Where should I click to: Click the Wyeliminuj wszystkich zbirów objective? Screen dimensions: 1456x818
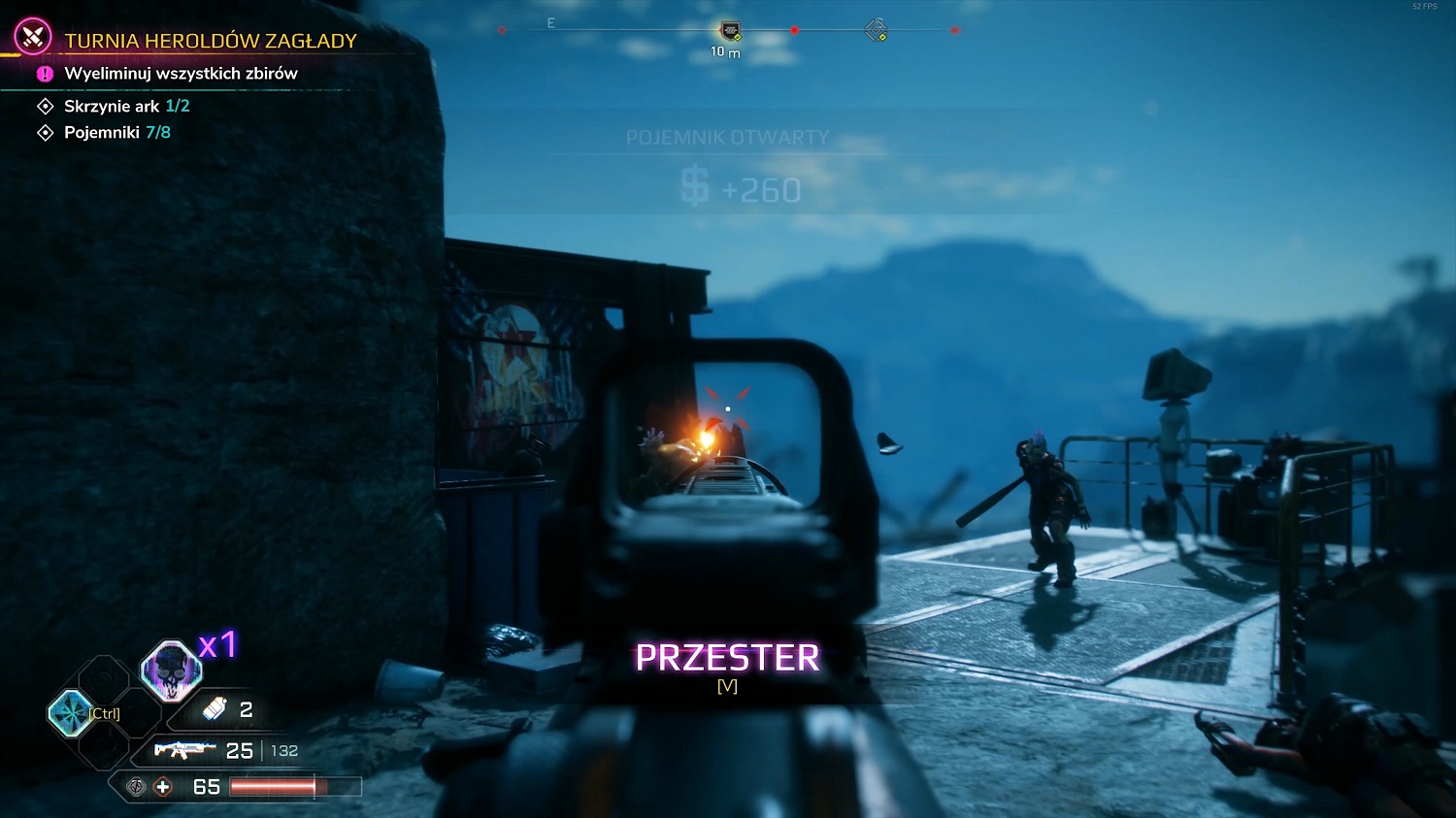click(181, 74)
